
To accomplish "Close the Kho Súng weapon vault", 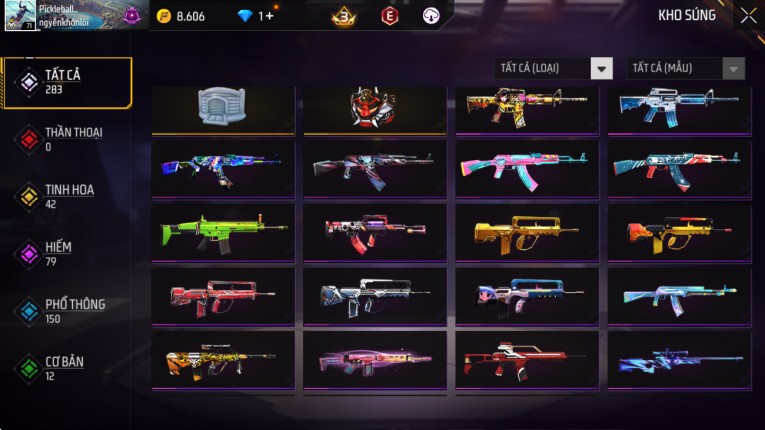I will pos(748,16).
